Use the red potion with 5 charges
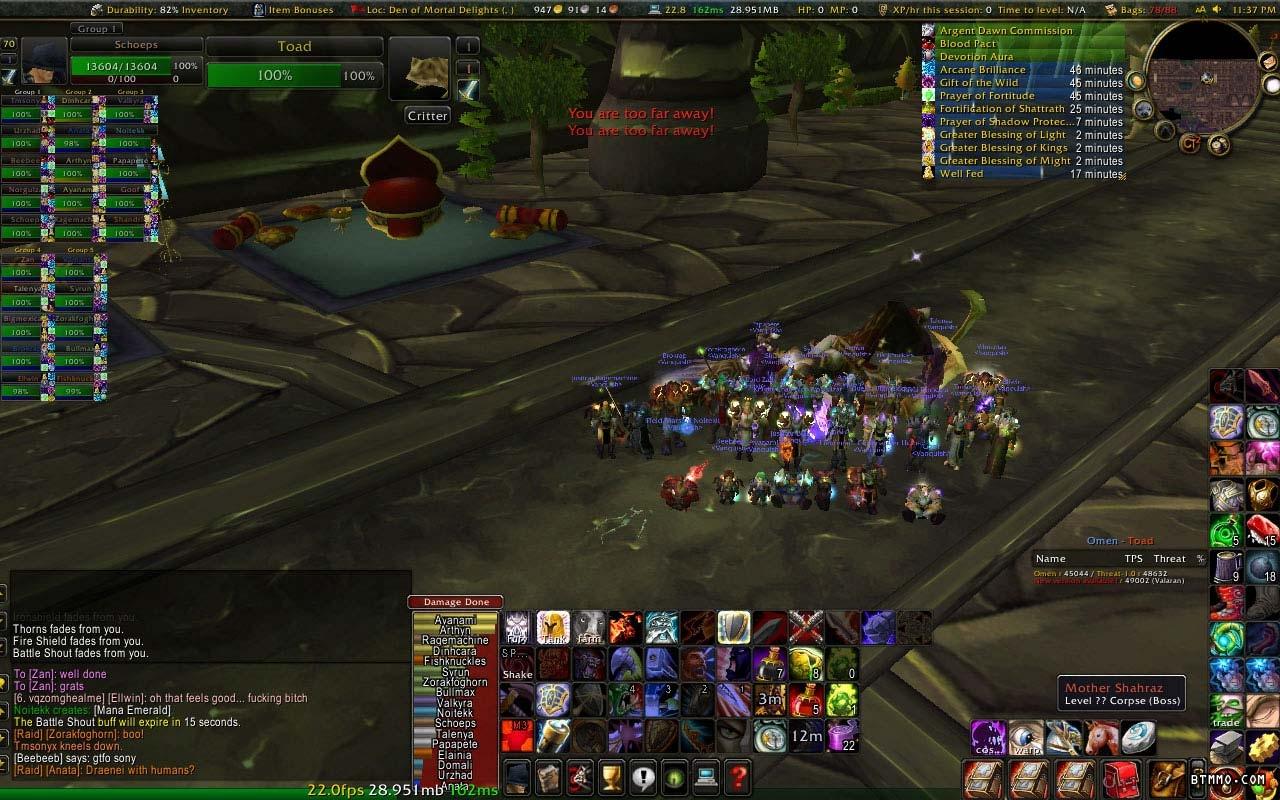1280x800 pixels. tap(806, 700)
